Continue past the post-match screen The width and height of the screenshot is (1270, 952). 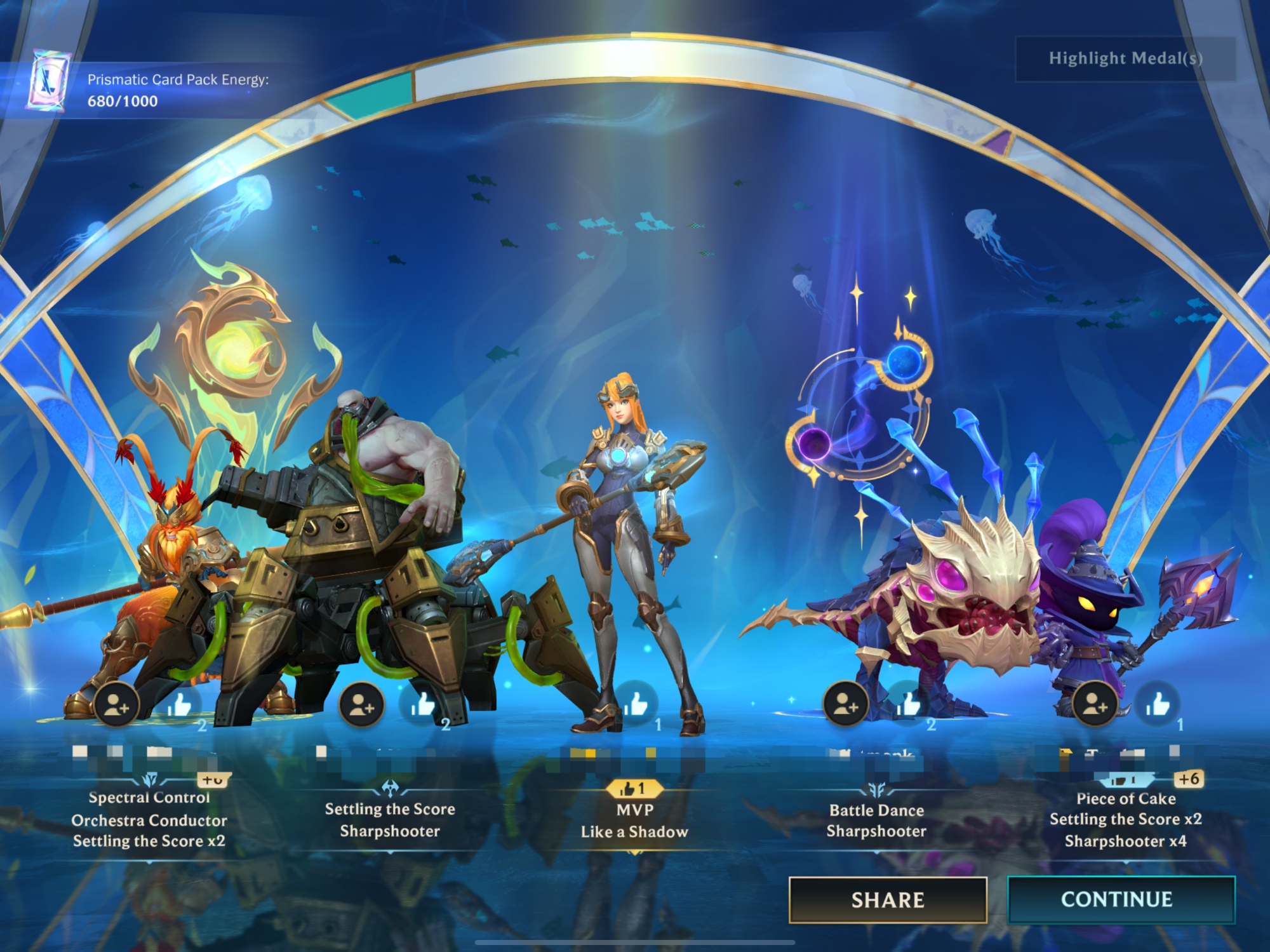coord(1121,899)
